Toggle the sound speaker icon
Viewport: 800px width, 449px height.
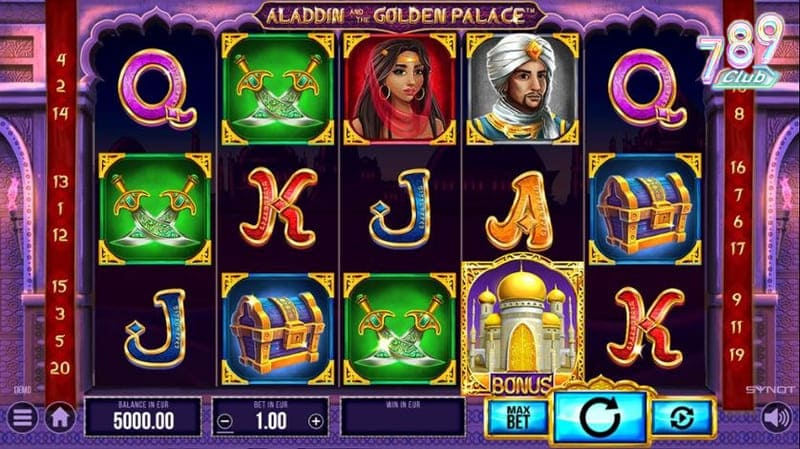[x=775, y=416]
